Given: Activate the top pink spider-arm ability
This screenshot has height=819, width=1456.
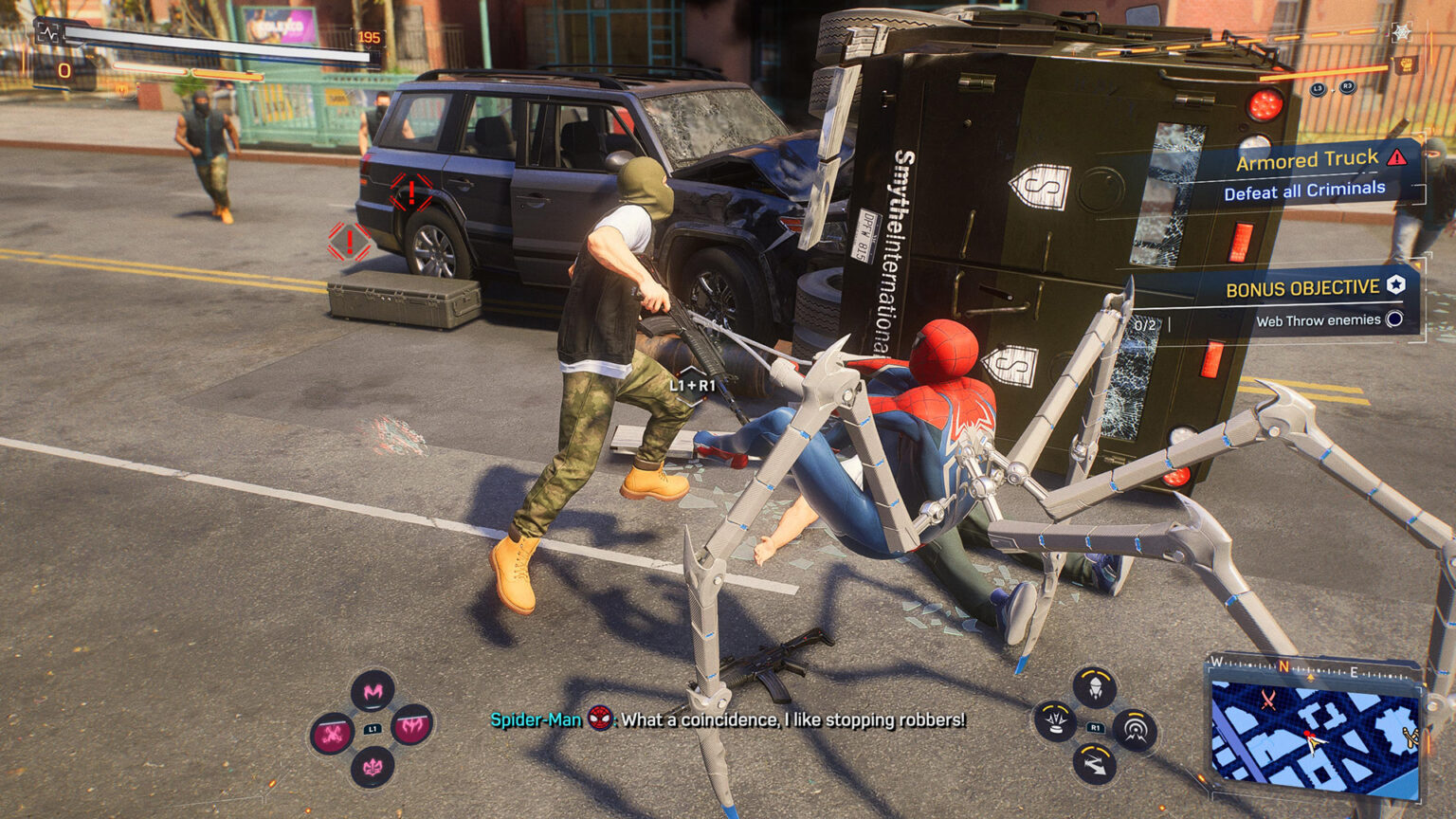Looking at the screenshot, I should point(373,692).
